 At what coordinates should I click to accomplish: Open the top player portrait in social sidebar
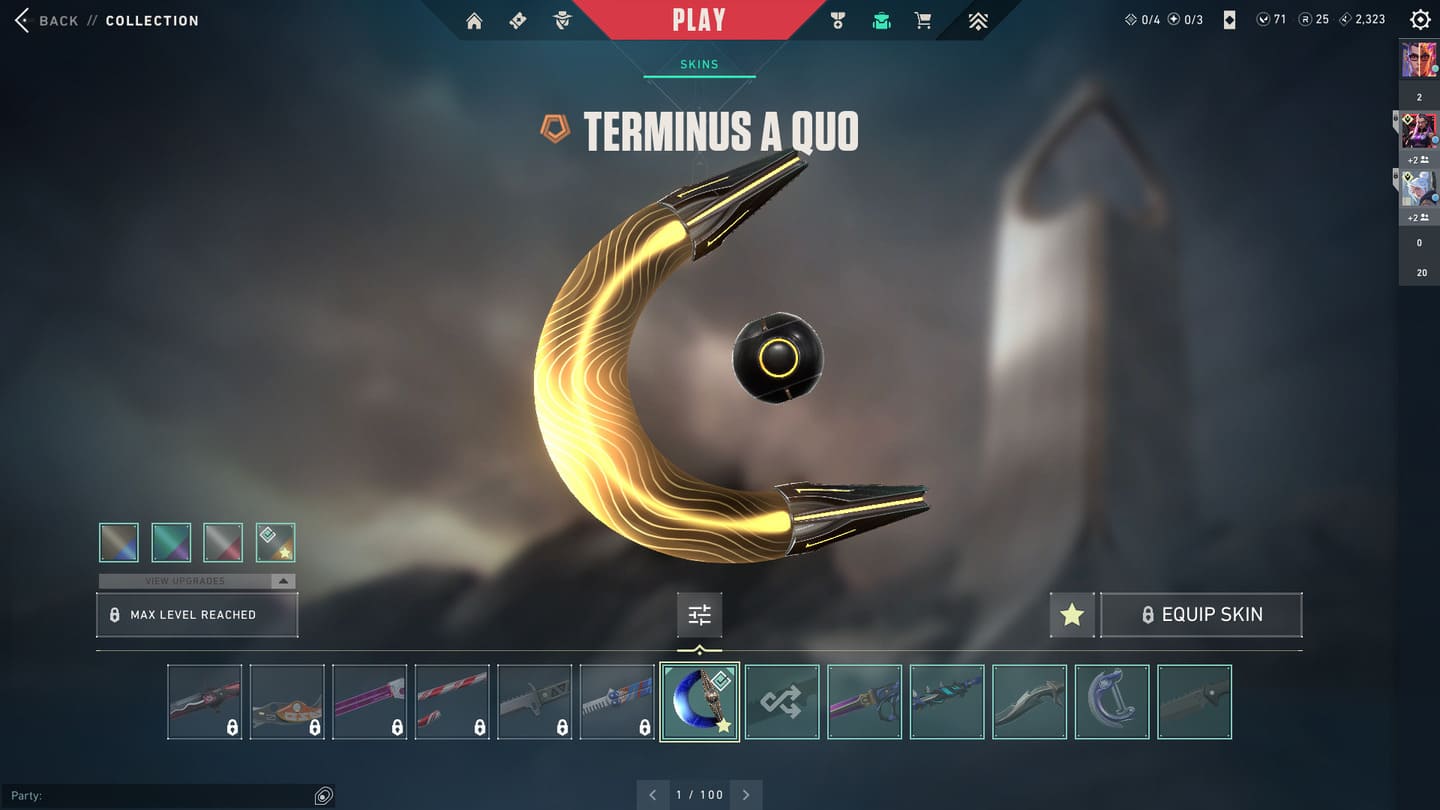(x=1418, y=60)
